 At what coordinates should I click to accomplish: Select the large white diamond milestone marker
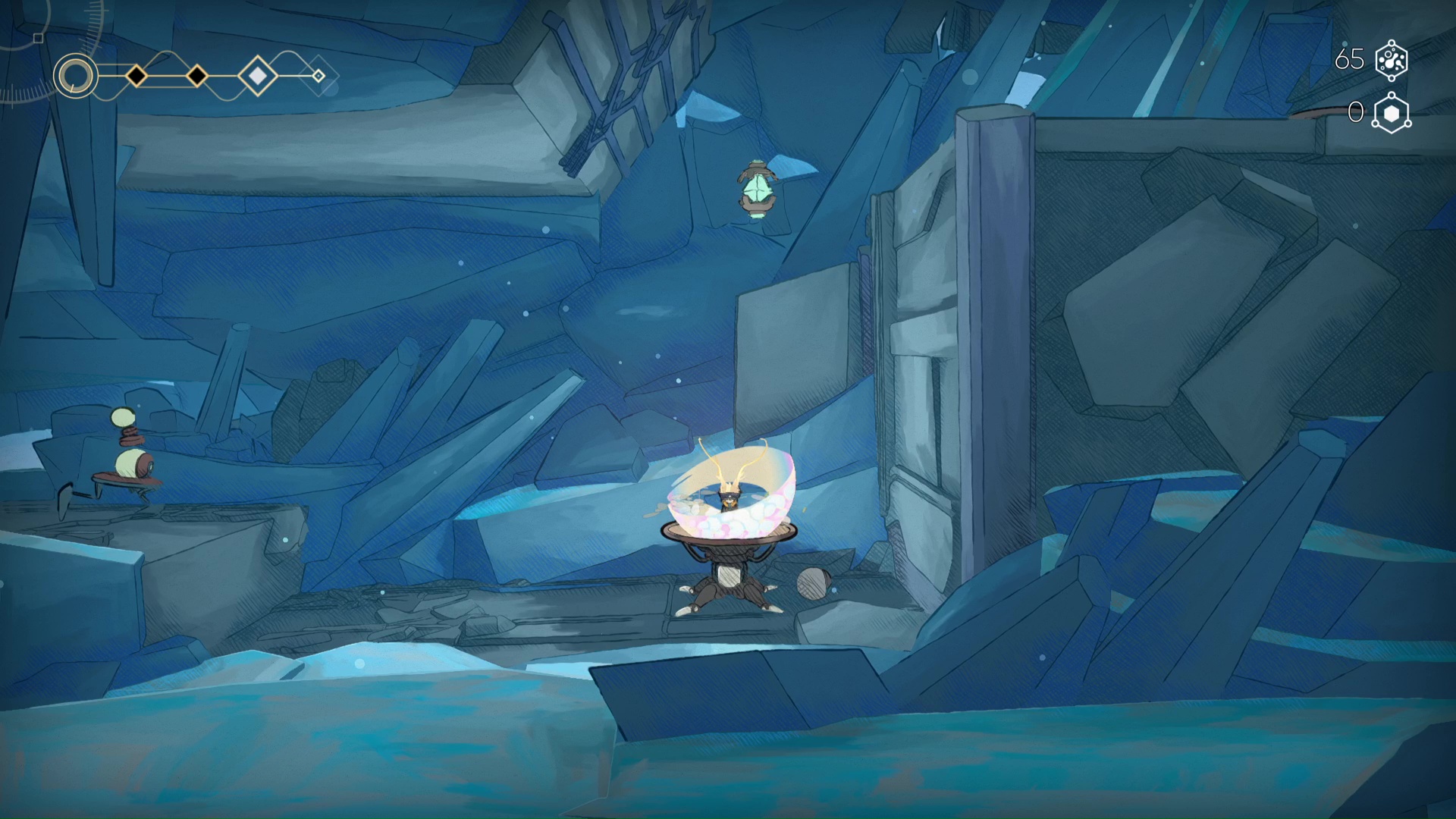[x=258, y=76]
